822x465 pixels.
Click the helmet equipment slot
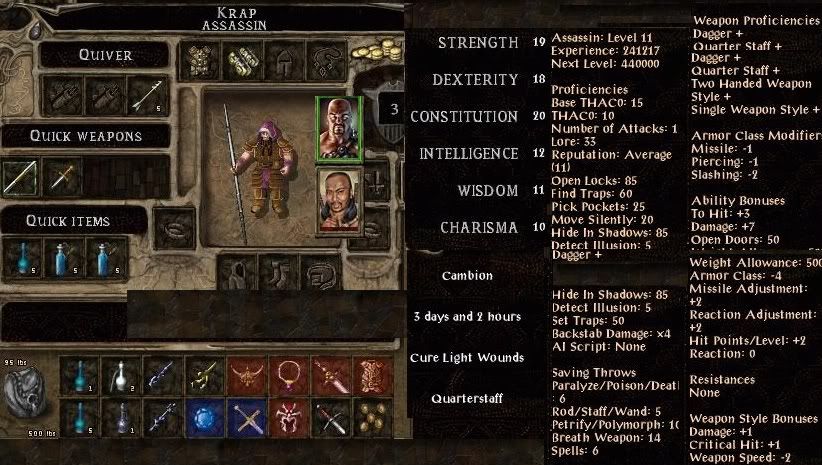point(281,62)
